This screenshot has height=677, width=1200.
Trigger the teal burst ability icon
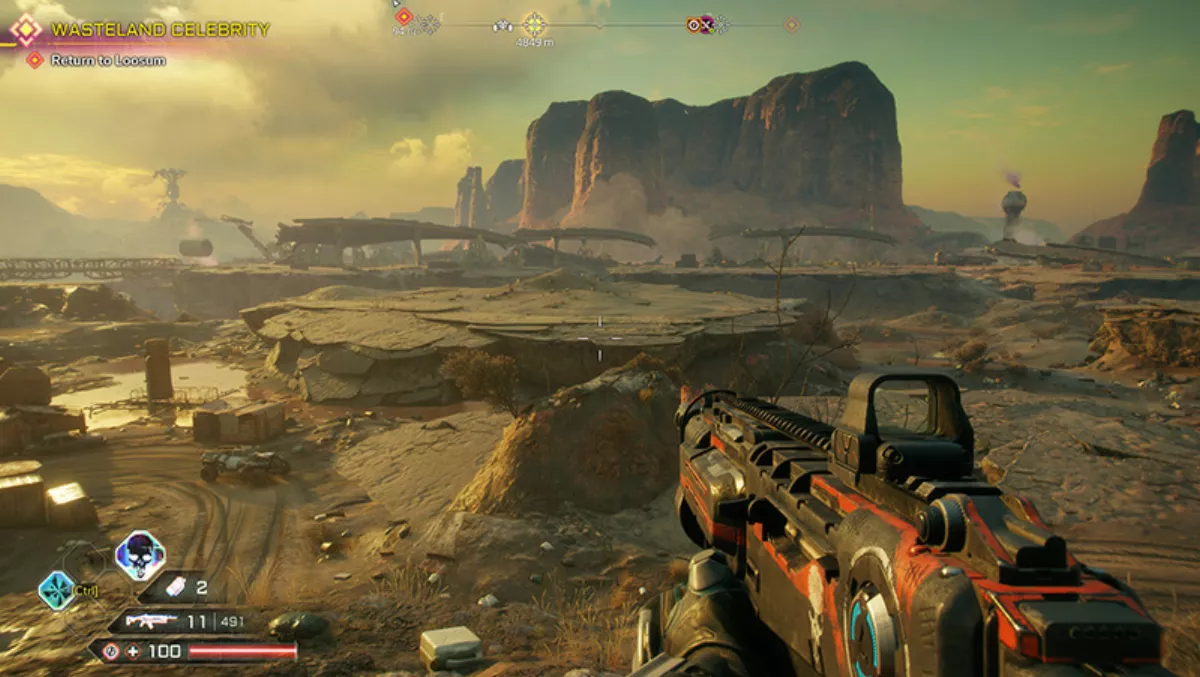56,590
